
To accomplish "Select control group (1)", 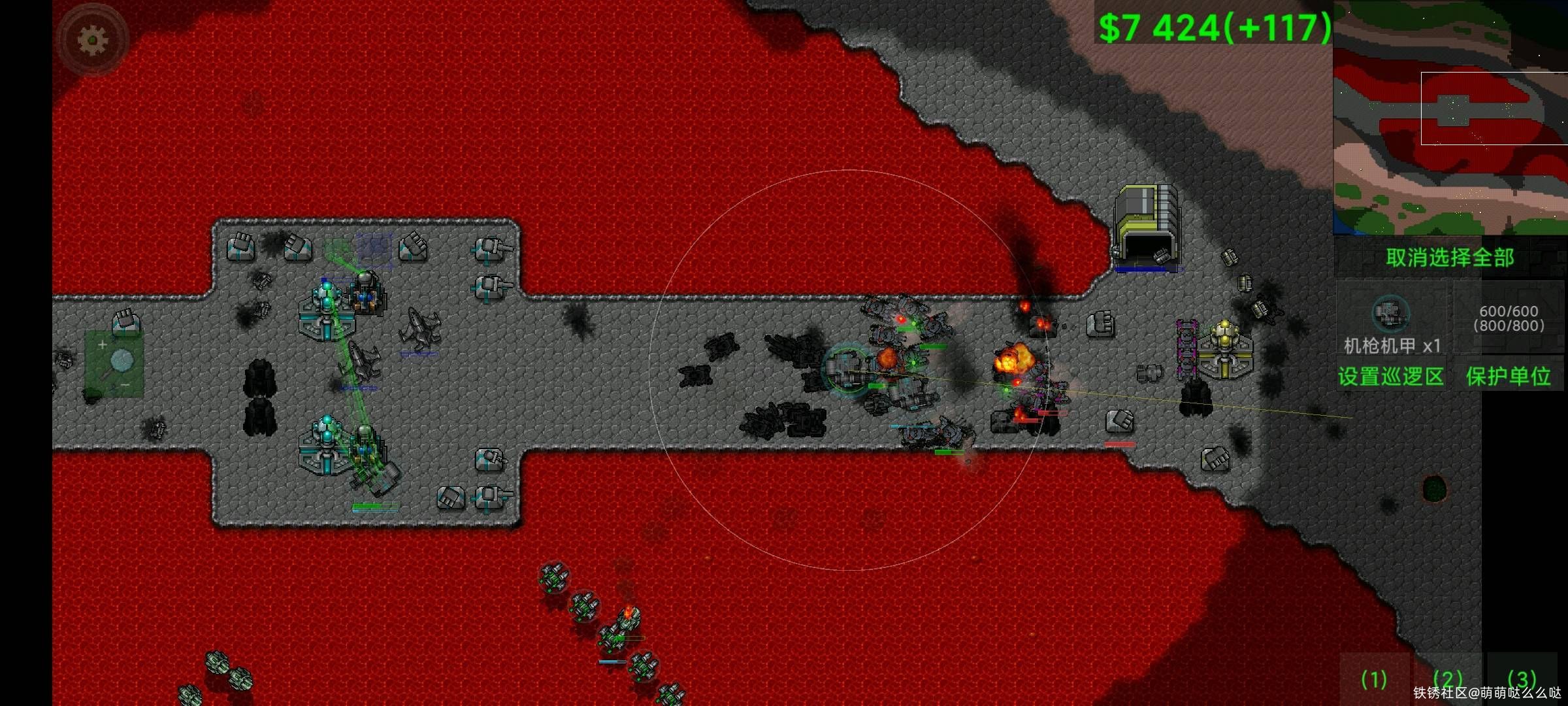I will tap(1373, 680).
